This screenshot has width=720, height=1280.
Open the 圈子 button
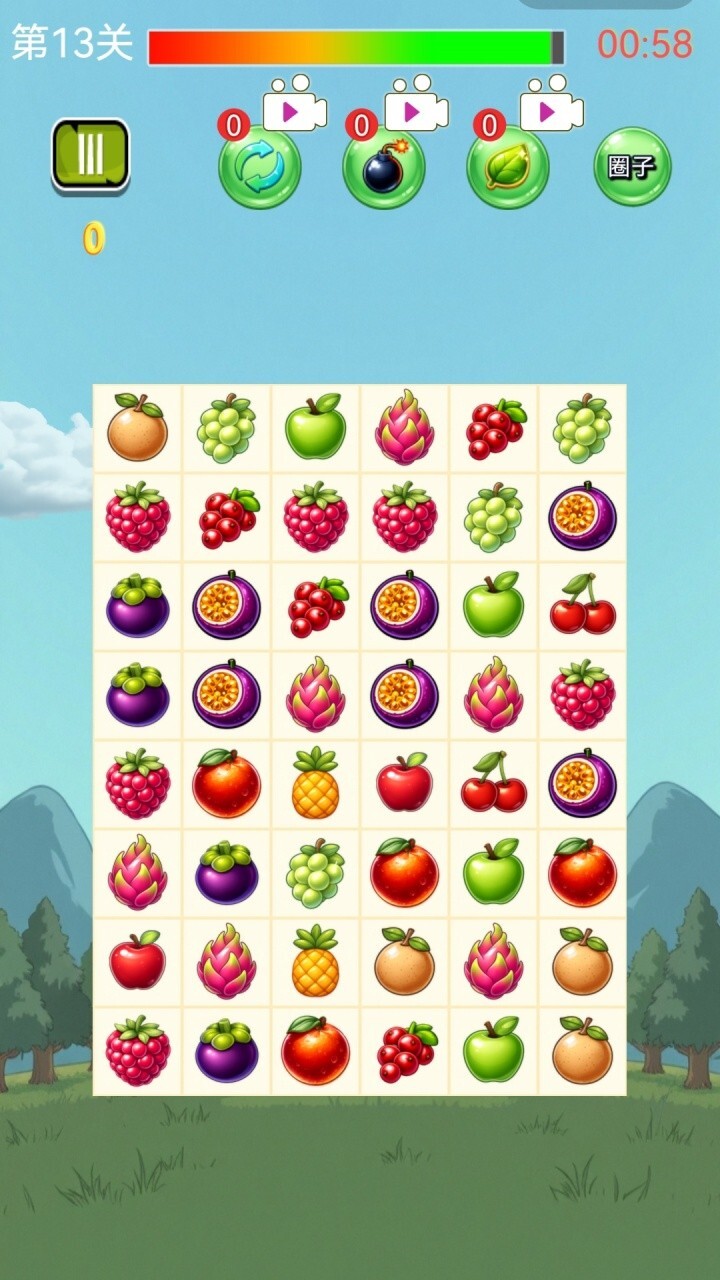632,166
